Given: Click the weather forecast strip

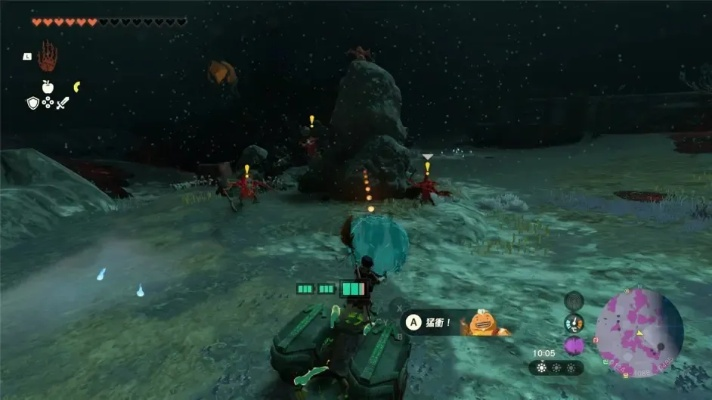Looking at the screenshot, I should coord(556,367).
